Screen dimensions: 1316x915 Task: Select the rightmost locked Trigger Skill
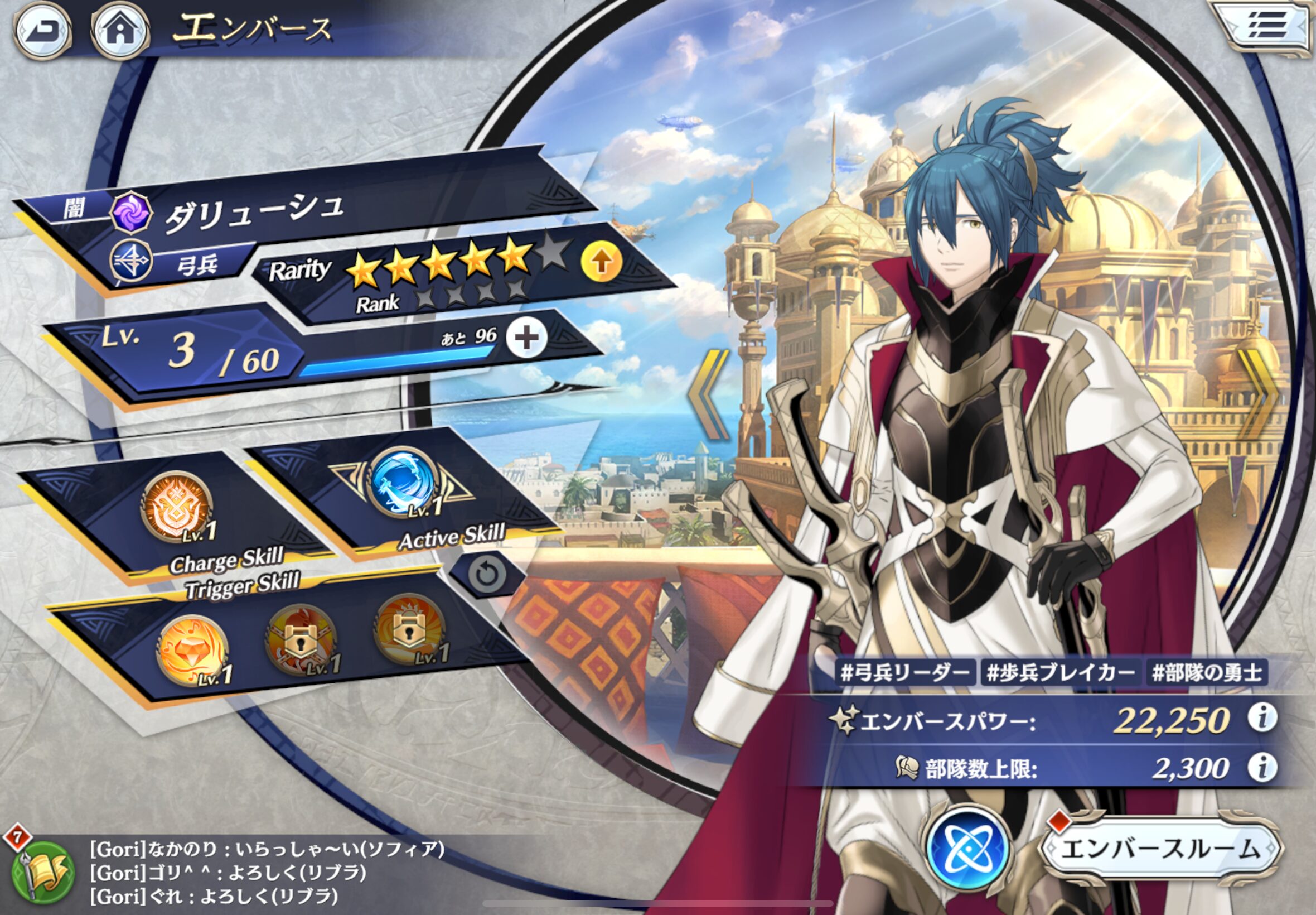409,629
